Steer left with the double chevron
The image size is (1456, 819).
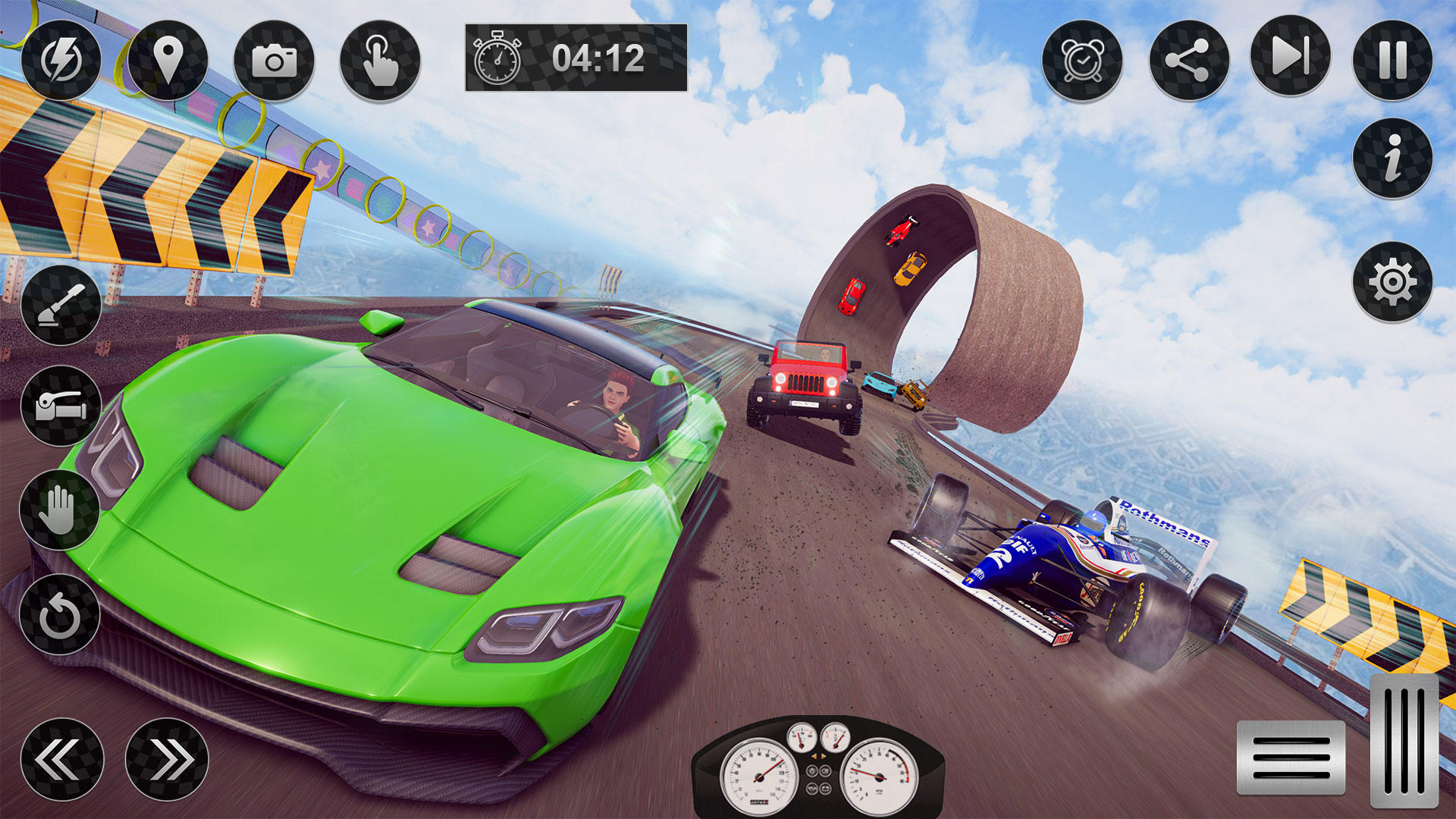click(x=61, y=759)
